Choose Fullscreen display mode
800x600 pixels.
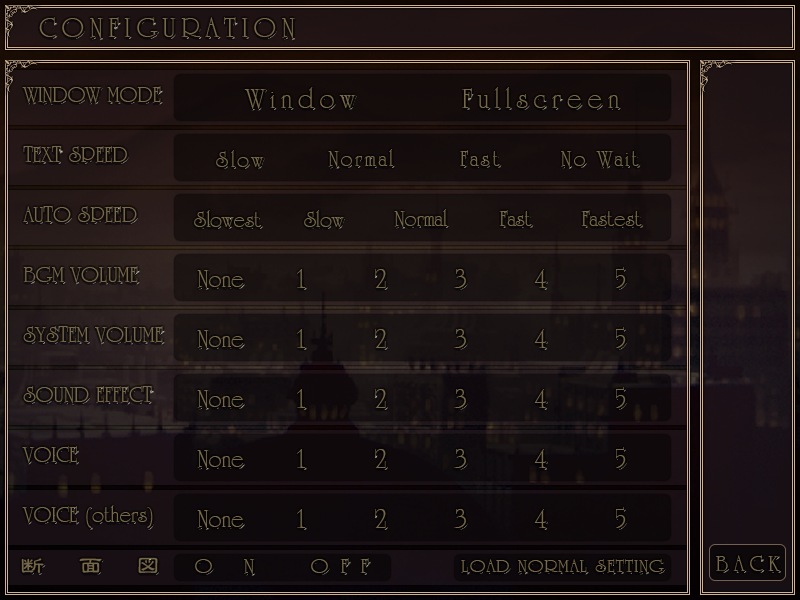point(541,100)
